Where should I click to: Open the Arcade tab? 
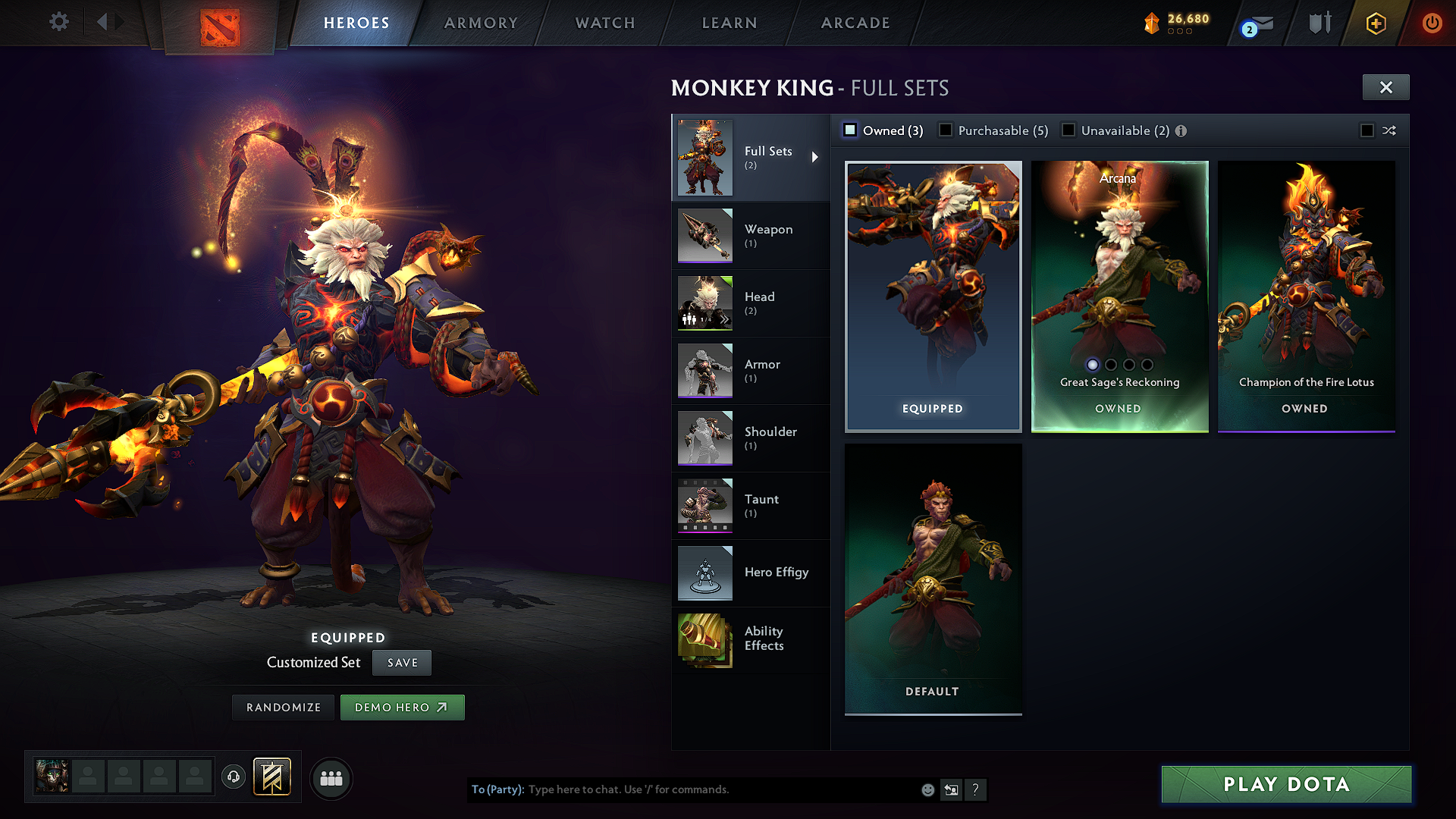[x=855, y=23]
